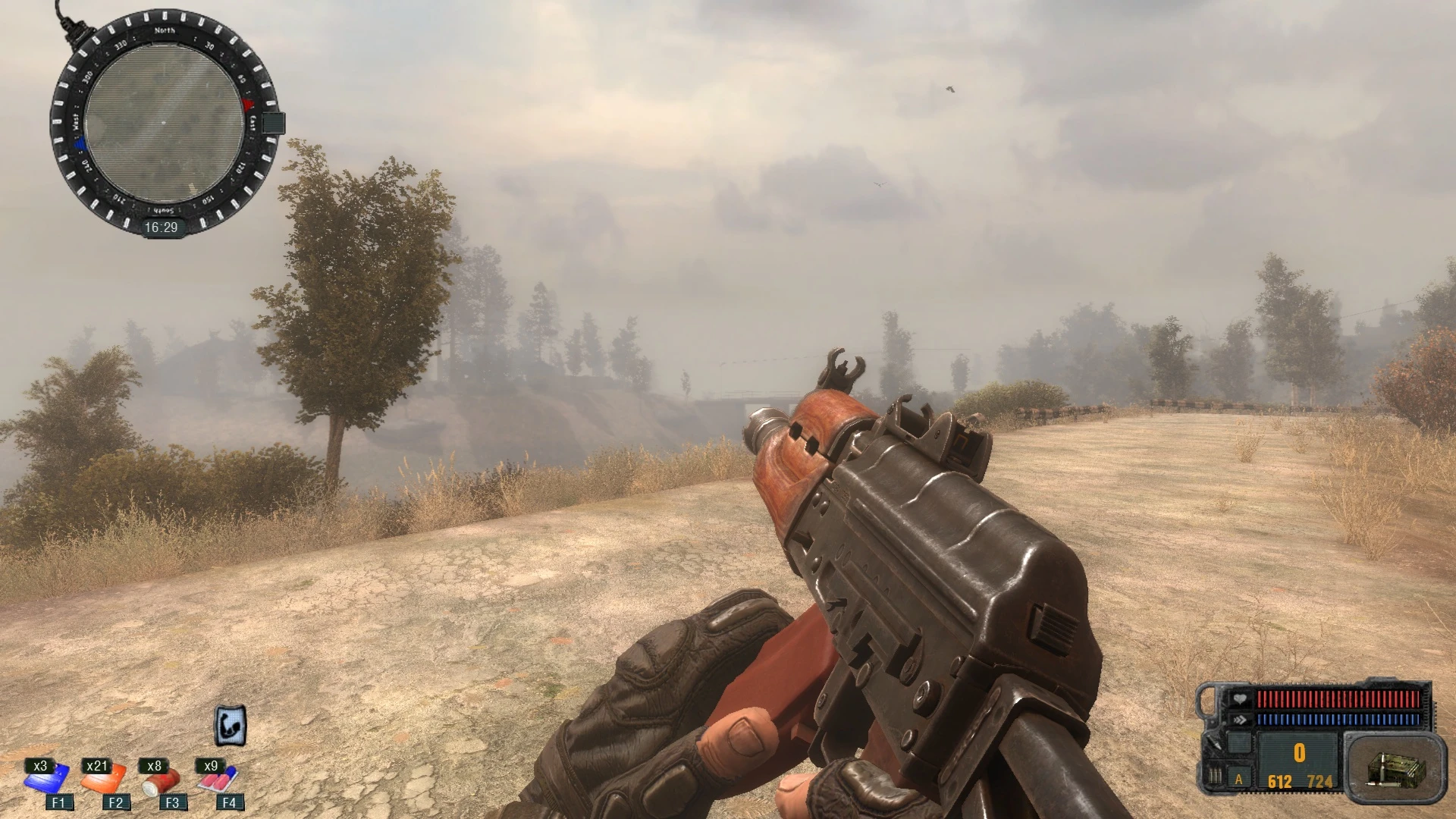
Task: Click the blue ally marker on the compass
Action: pos(79,144)
